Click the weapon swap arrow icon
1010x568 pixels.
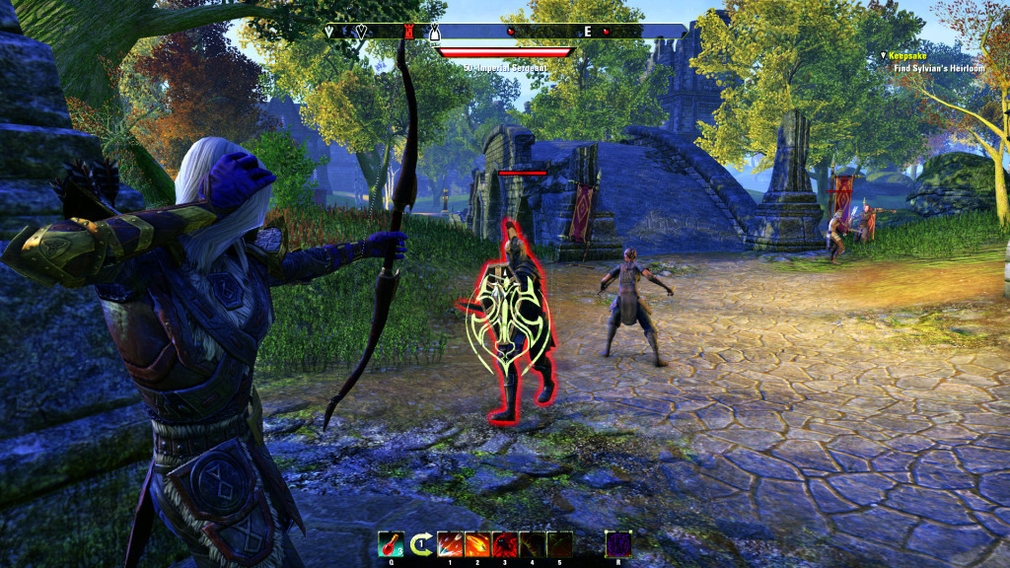tap(422, 544)
